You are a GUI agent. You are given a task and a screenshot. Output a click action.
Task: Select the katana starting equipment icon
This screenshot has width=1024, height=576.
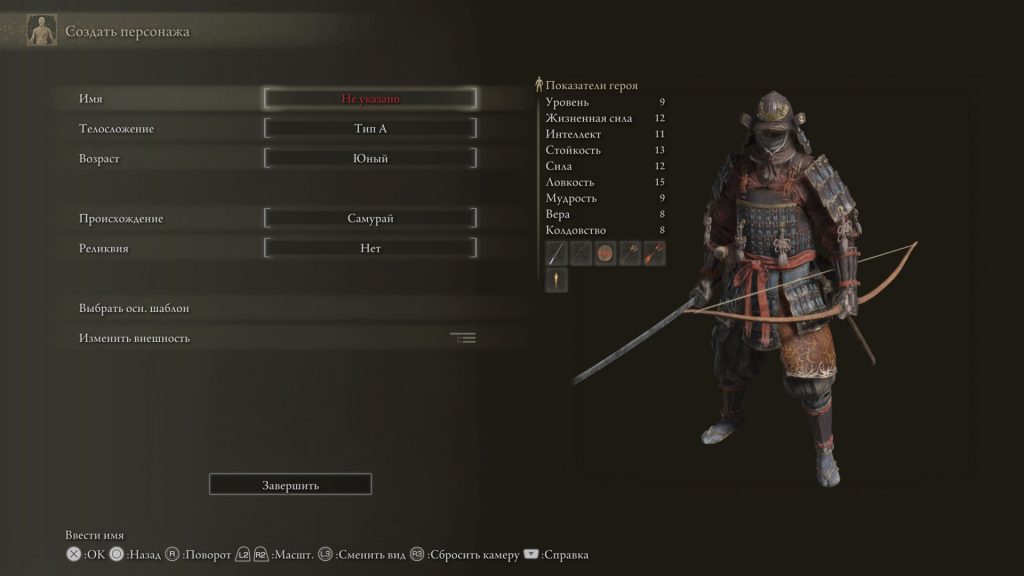[557, 253]
